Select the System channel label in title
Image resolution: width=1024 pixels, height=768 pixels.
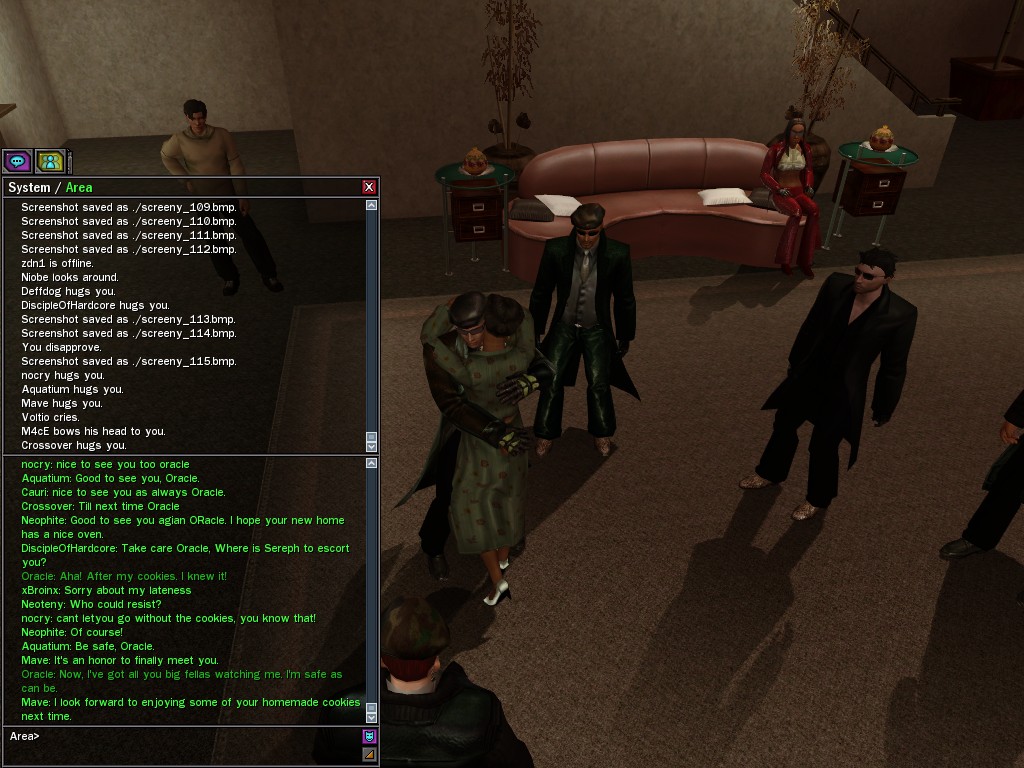[x=29, y=187]
